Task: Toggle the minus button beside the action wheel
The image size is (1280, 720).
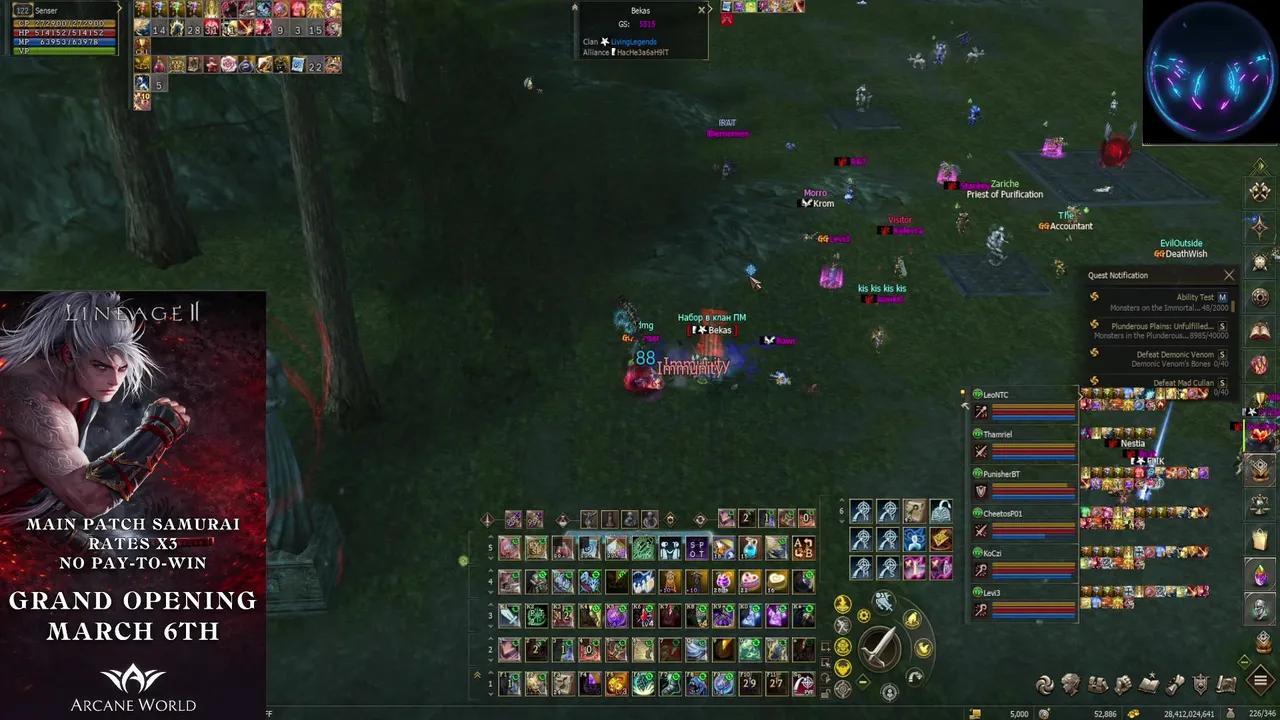Action: pos(863,681)
